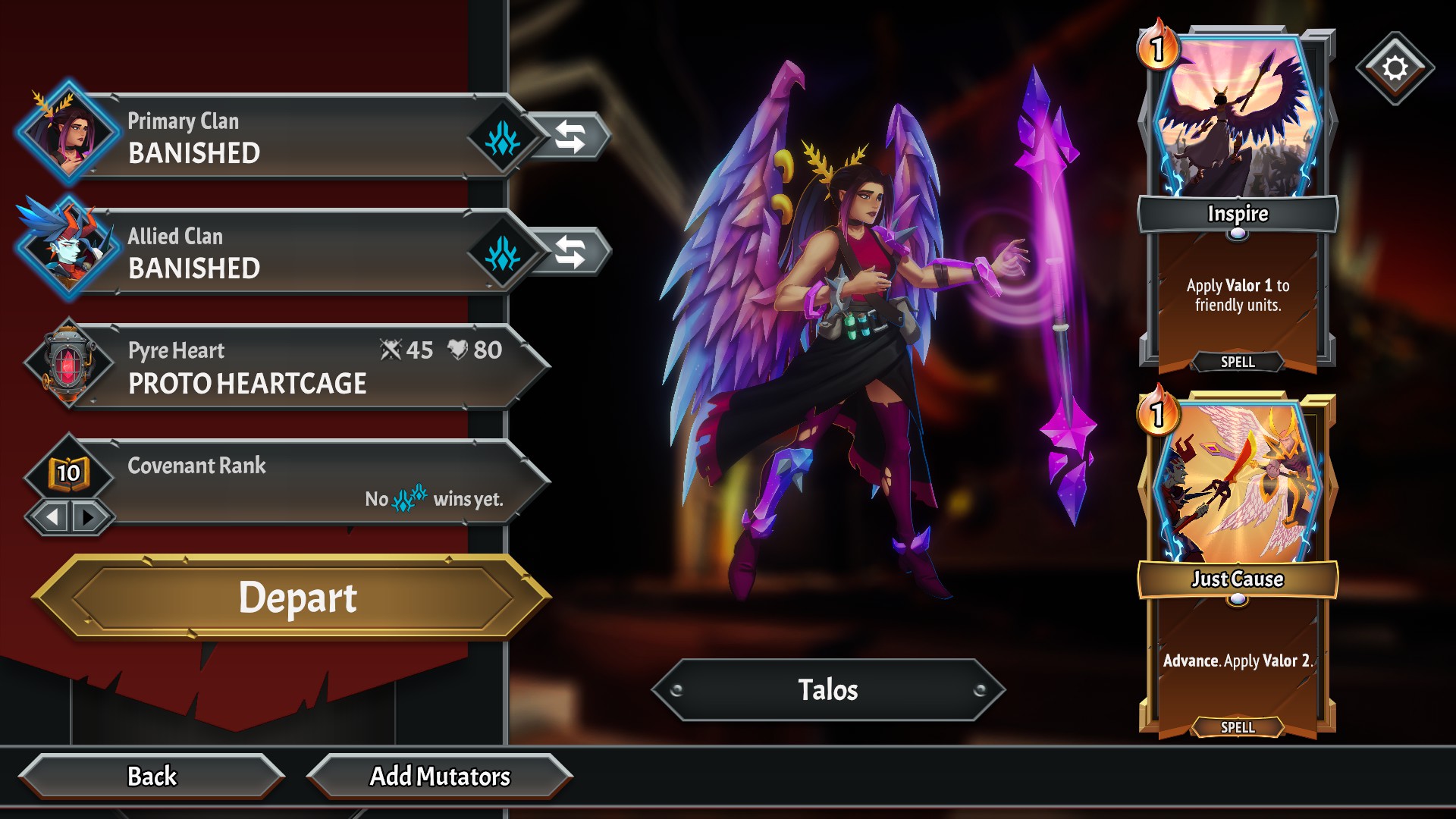
Task: Swap the Allied Clan selection
Action: [570, 253]
